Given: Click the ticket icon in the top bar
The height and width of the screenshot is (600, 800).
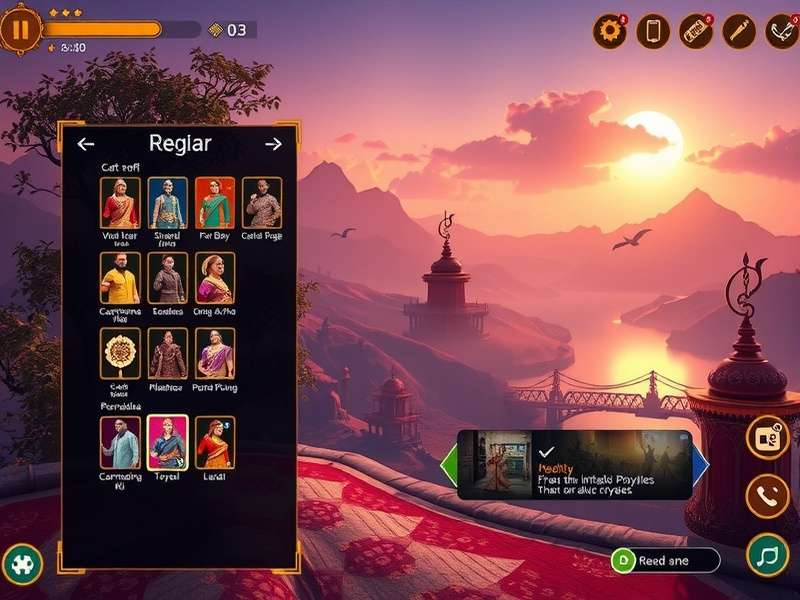Looking at the screenshot, I should click(x=696, y=31).
